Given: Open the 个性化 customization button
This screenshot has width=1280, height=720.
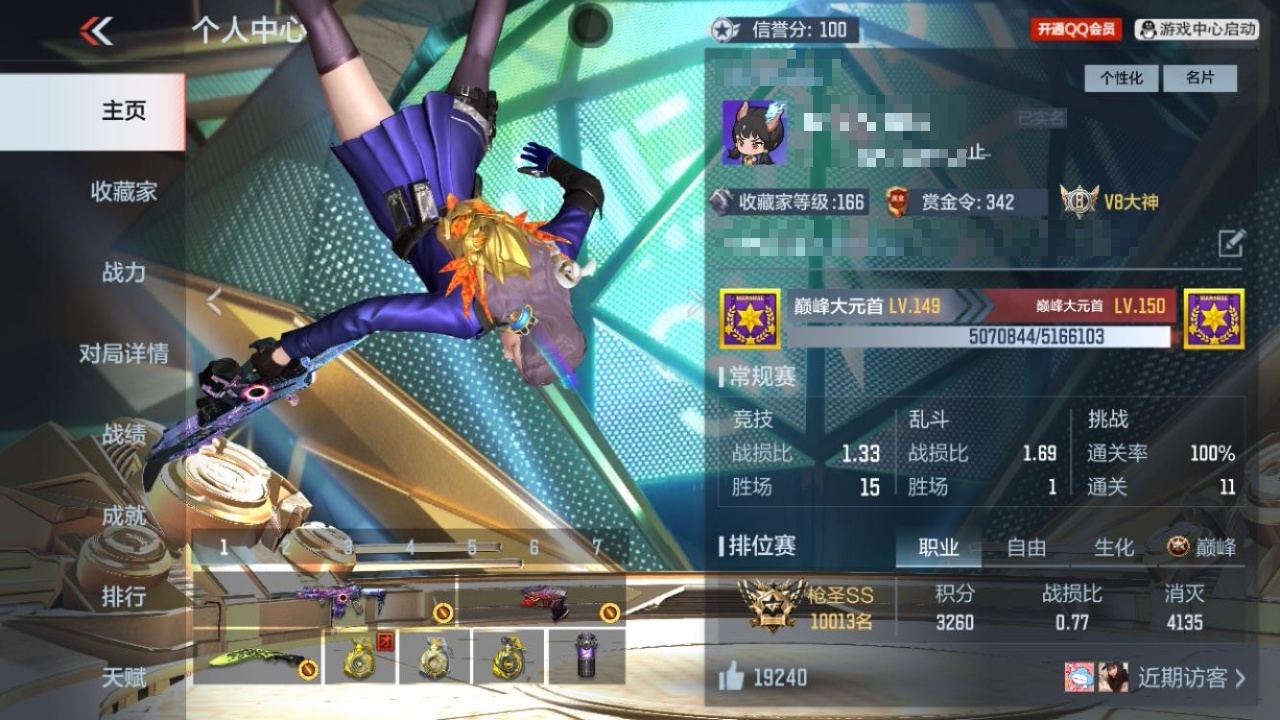Looking at the screenshot, I should click(1121, 78).
